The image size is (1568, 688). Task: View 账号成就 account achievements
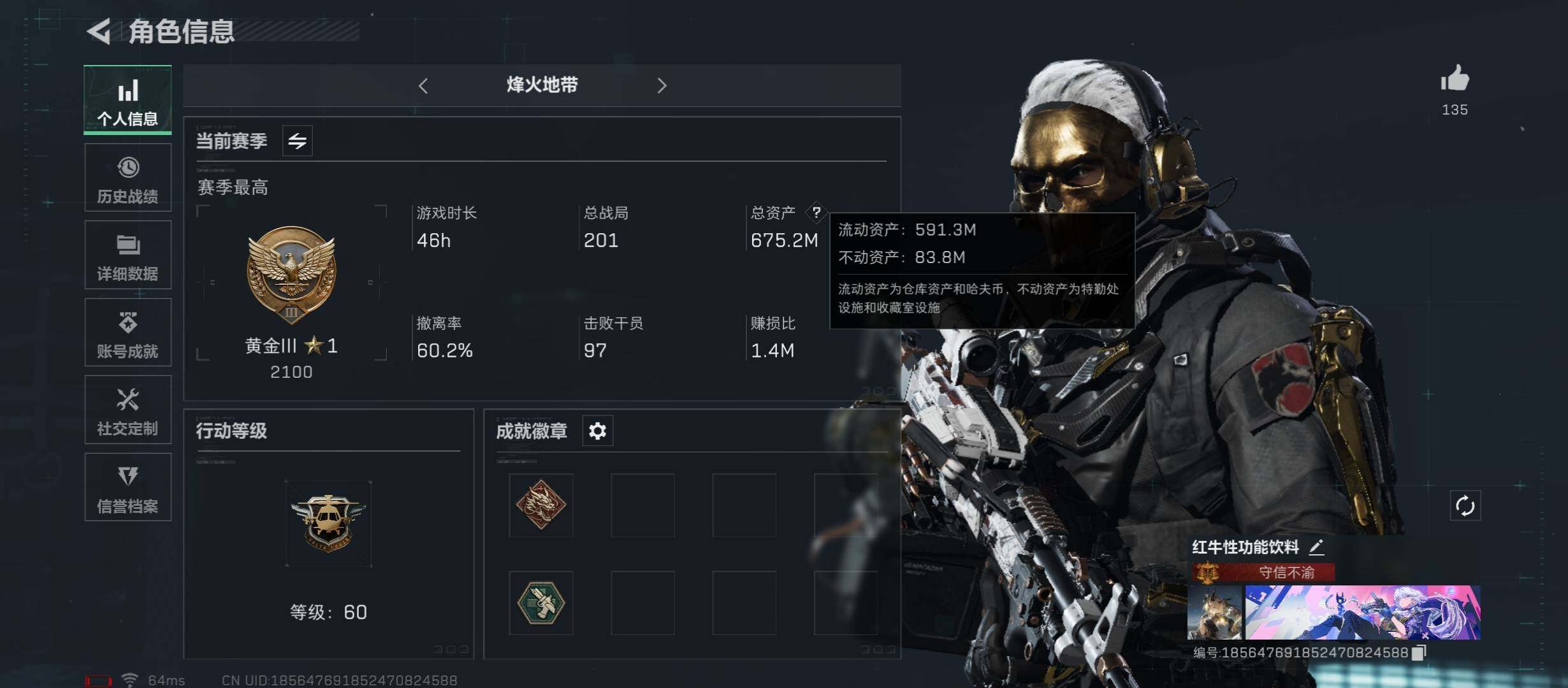pos(127,332)
